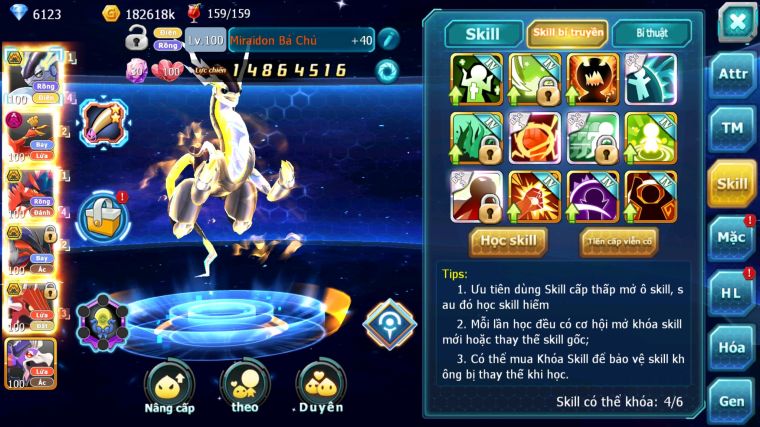Close the skill panel with the X button
The image size is (760, 427).
coord(735,20)
